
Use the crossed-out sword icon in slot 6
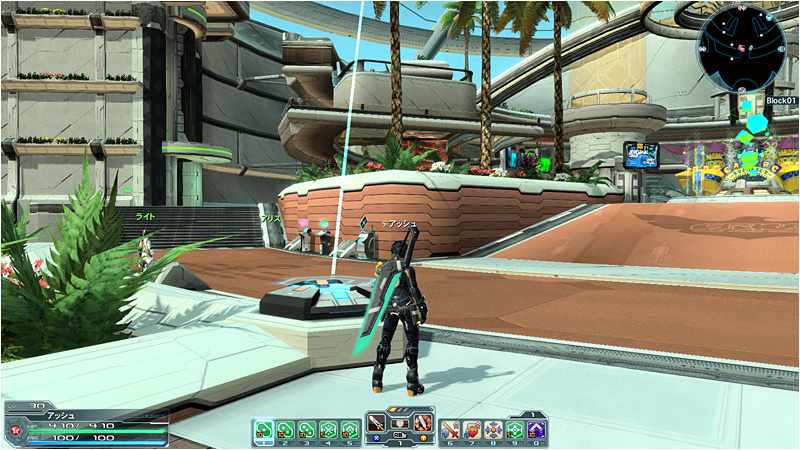(452, 430)
